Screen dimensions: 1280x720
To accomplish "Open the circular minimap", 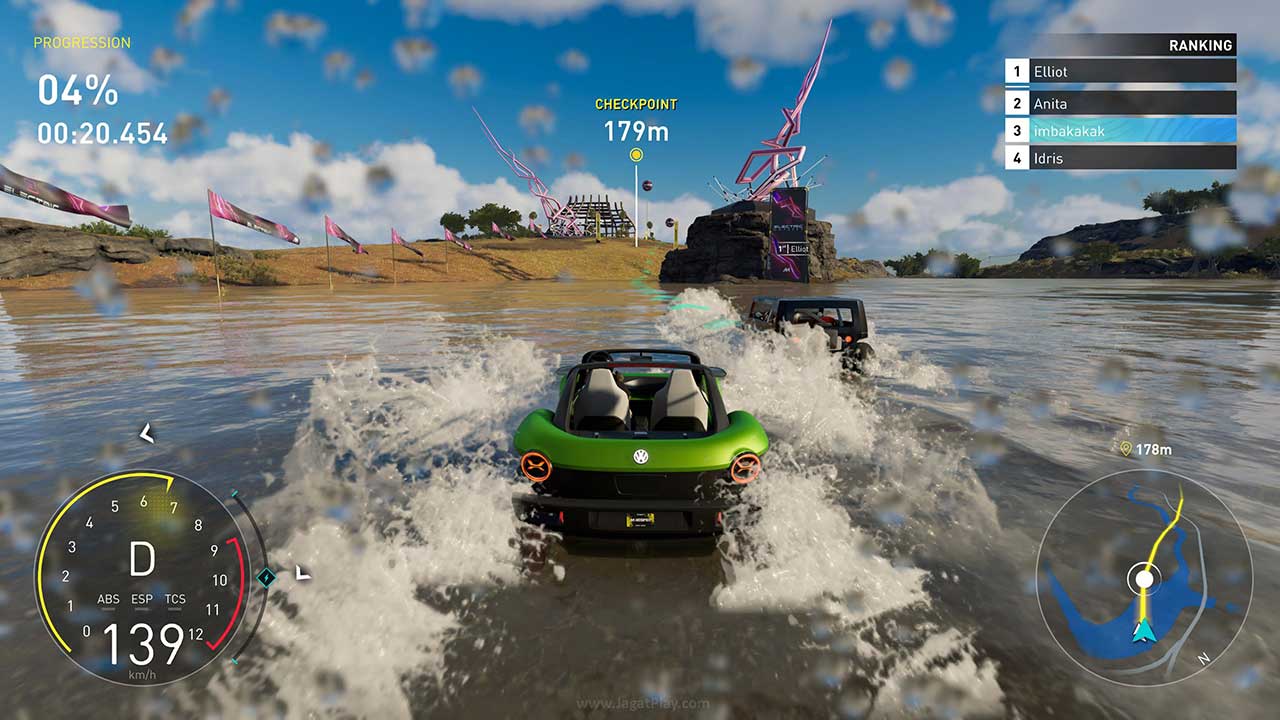I will point(1143,577).
